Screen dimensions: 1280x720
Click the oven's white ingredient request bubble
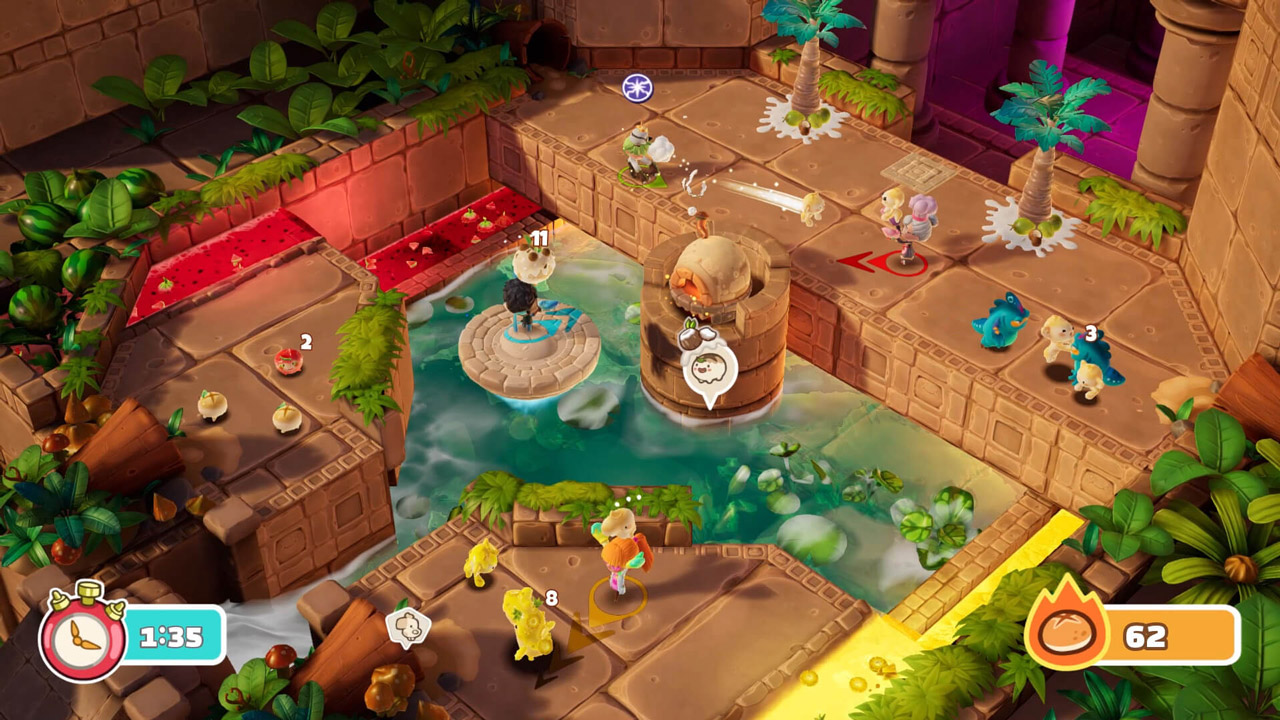pos(709,372)
